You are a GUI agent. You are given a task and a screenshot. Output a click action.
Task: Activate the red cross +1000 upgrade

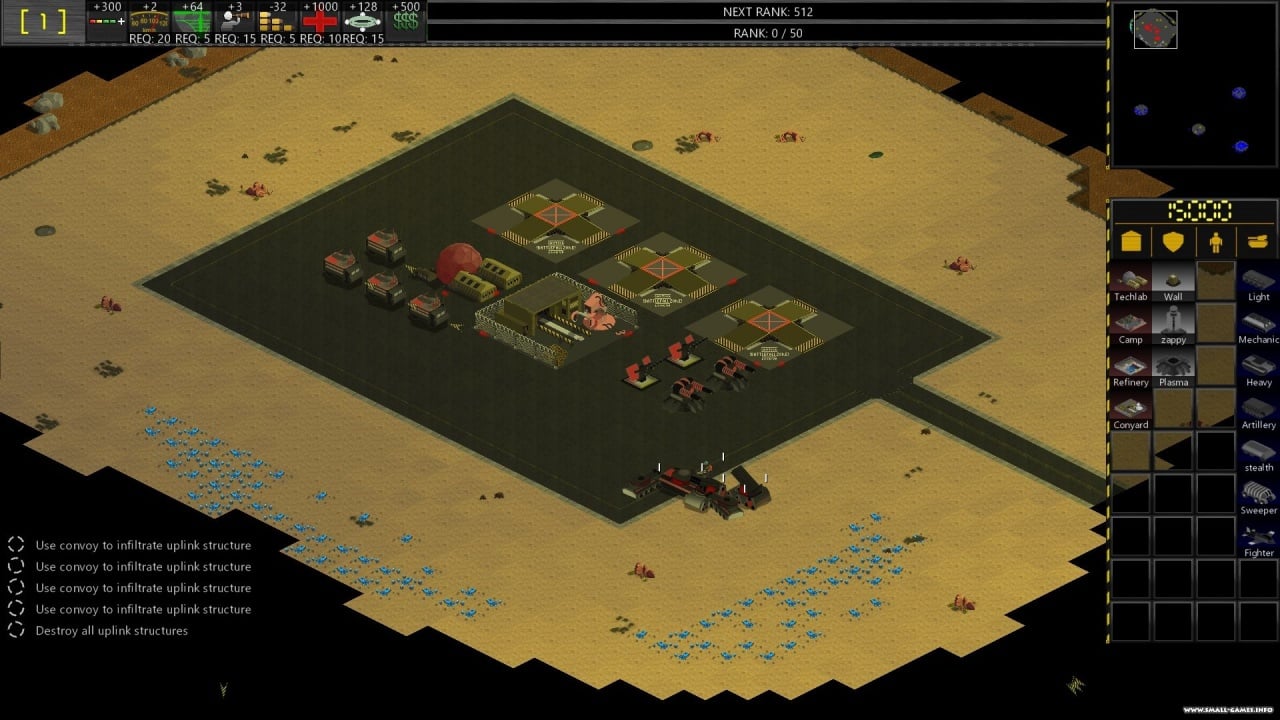point(321,20)
